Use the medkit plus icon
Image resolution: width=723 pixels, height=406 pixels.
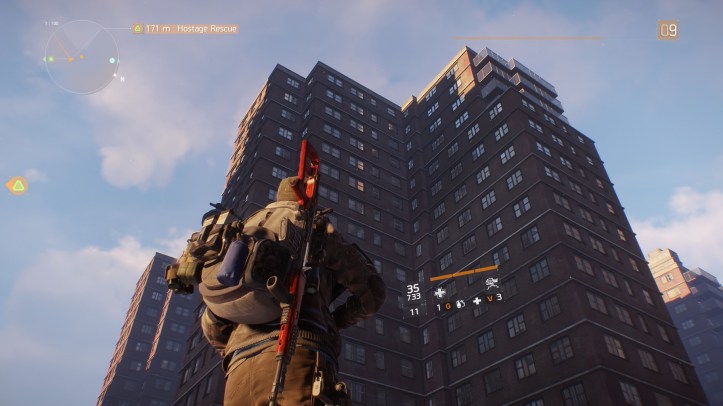click(477, 300)
